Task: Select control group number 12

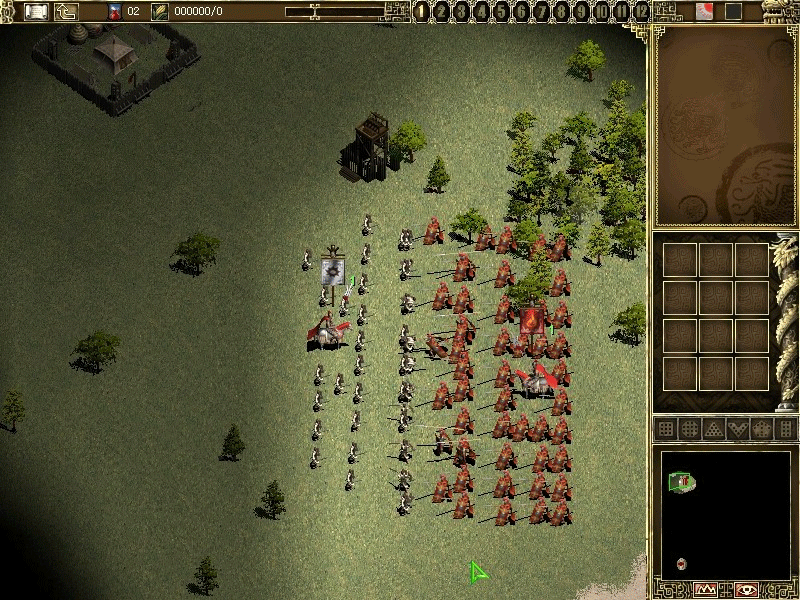Action: [642, 12]
